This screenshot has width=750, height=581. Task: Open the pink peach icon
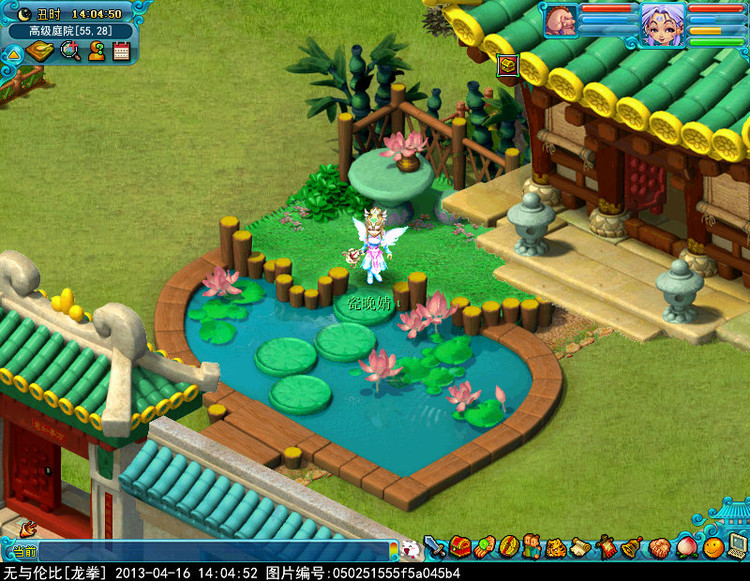point(688,548)
